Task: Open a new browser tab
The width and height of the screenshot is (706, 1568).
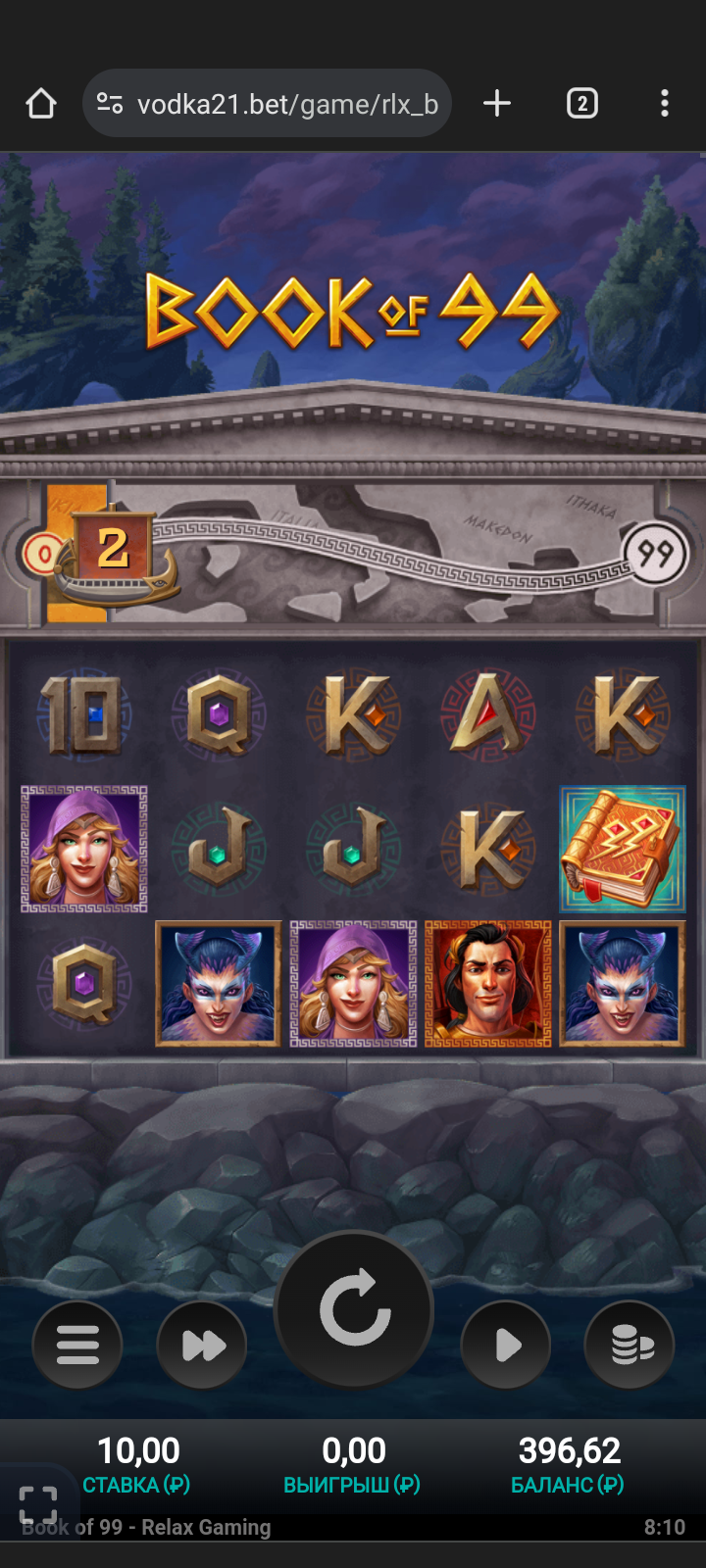Action: tap(497, 103)
